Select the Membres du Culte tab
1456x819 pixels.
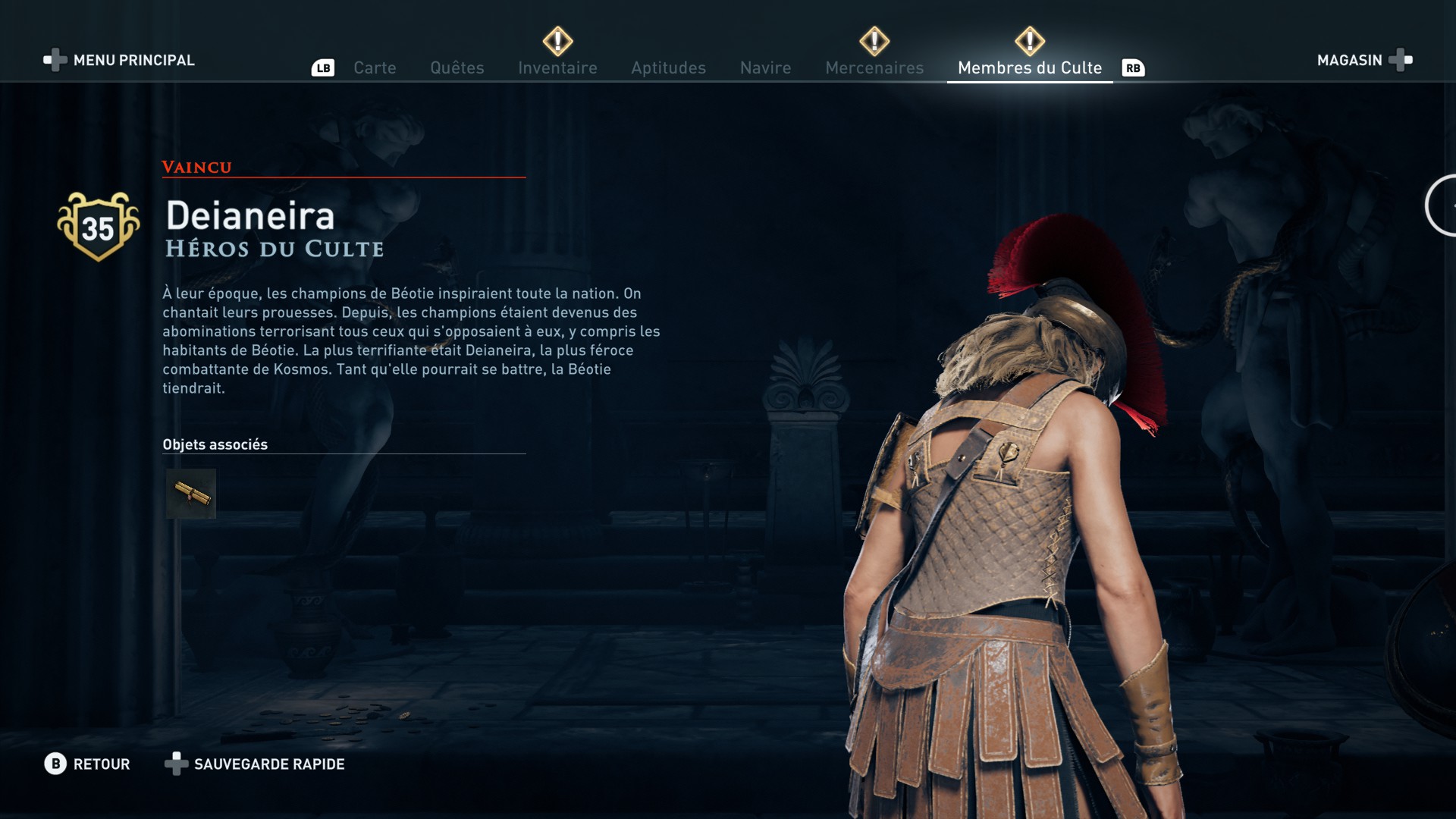pyautogui.click(x=1029, y=67)
